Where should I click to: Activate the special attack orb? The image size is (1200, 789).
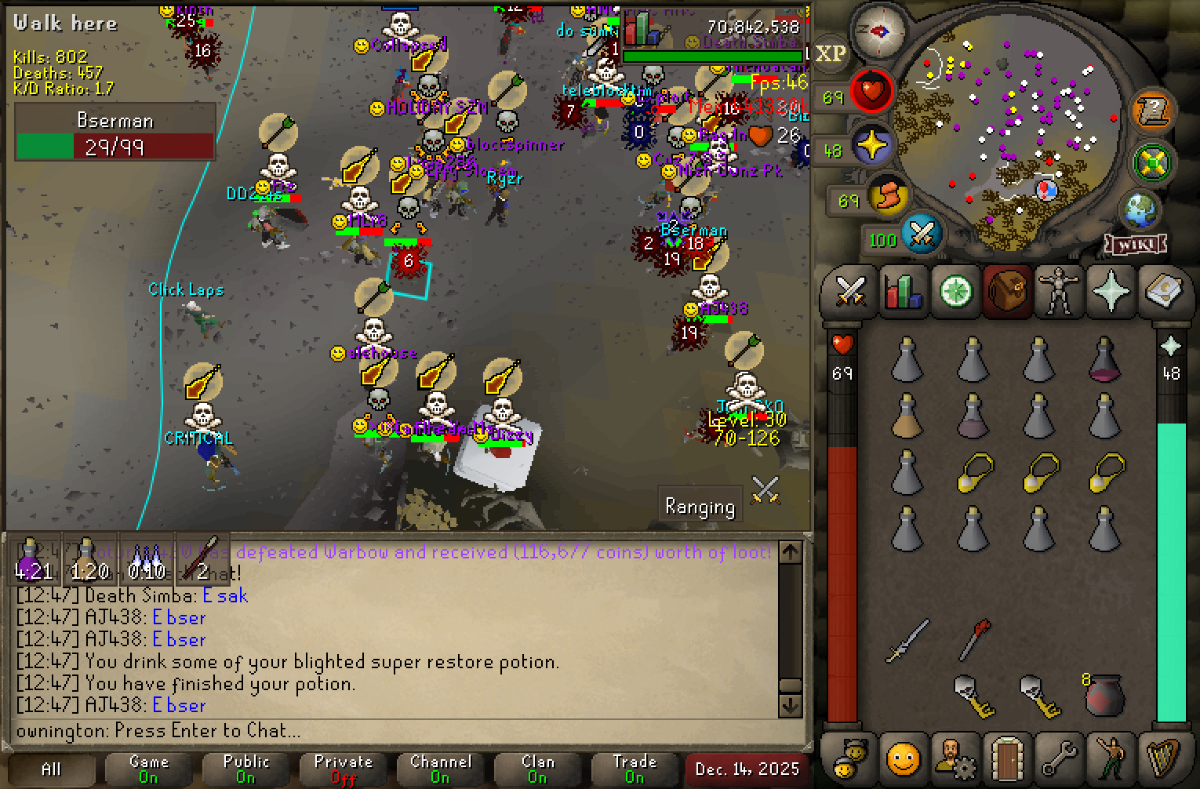923,236
